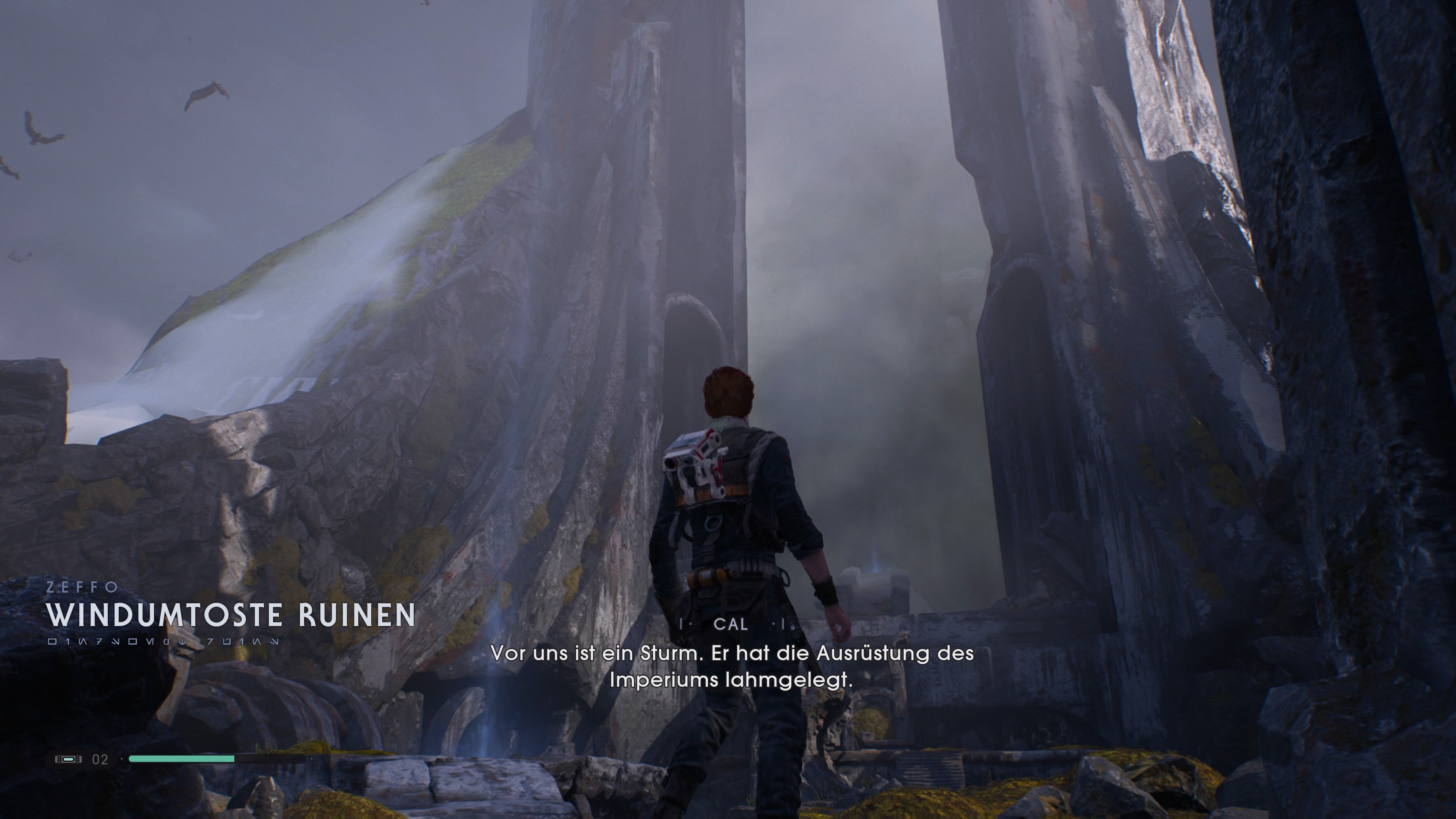This screenshot has width=1456, height=819.
Task: Select the ZEFFO planet label
Action: [82, 587]
